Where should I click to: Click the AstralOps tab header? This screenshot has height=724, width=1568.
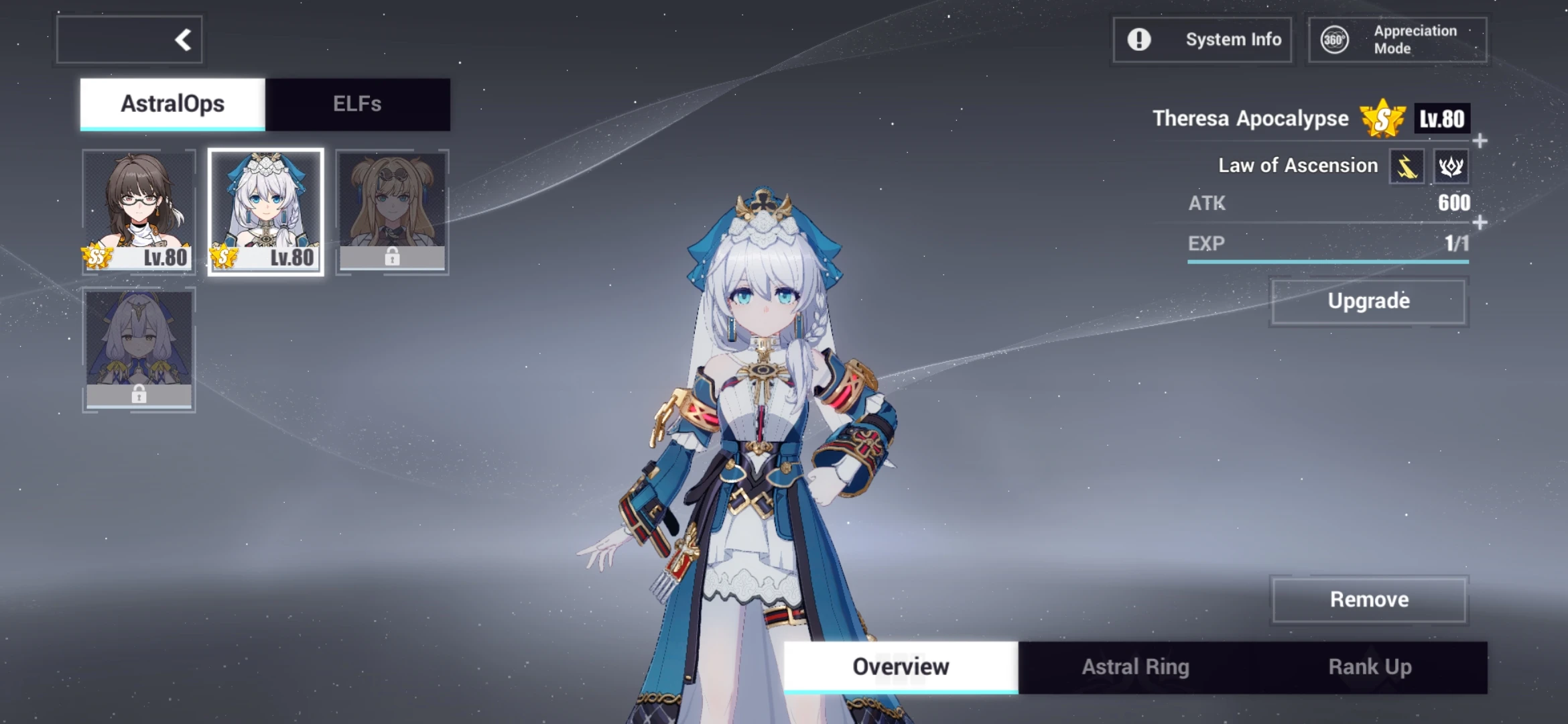point(171,104)
